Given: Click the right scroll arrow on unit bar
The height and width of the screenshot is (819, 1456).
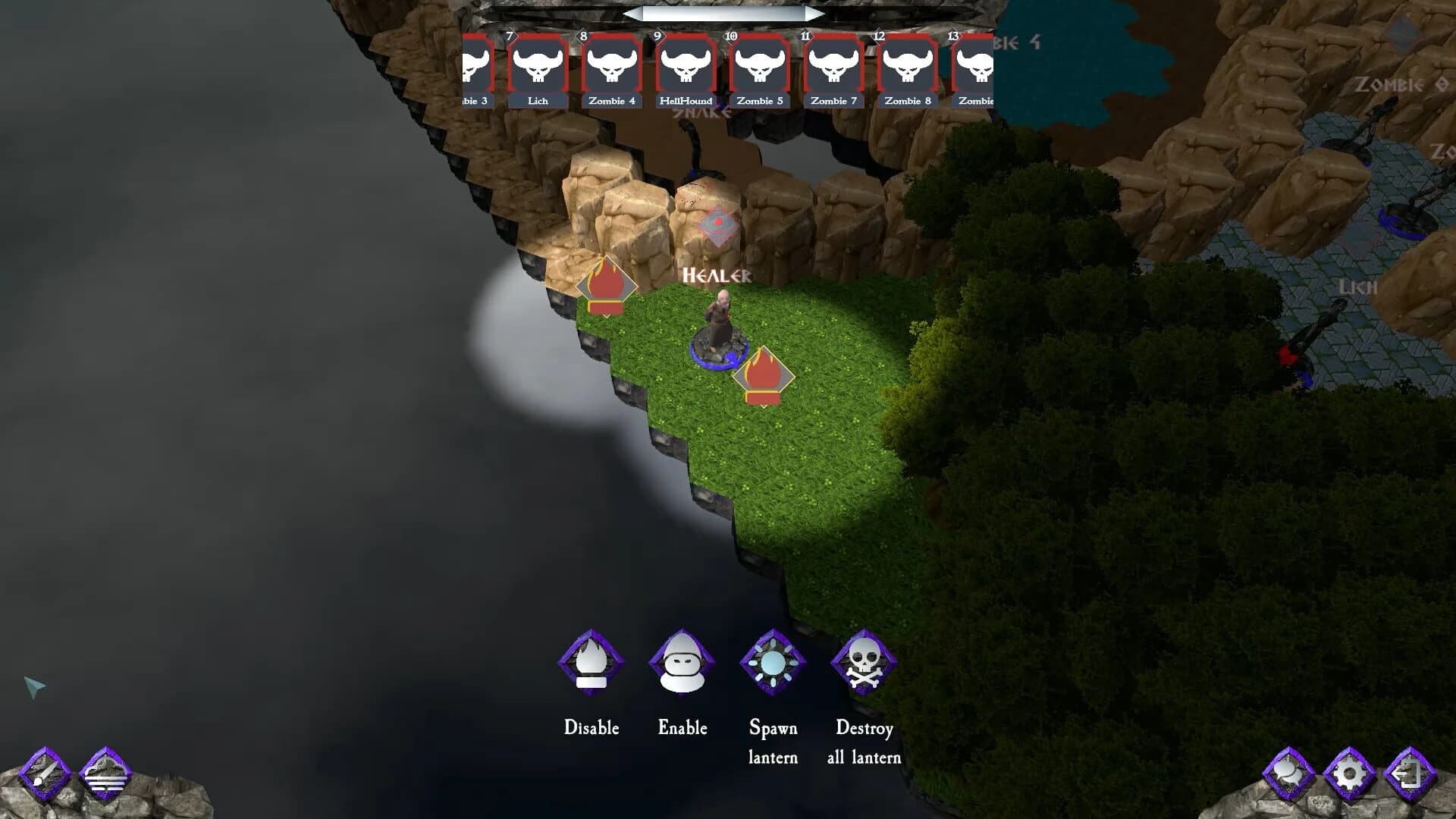Looking at the screenshot, I should pos(817,12).
